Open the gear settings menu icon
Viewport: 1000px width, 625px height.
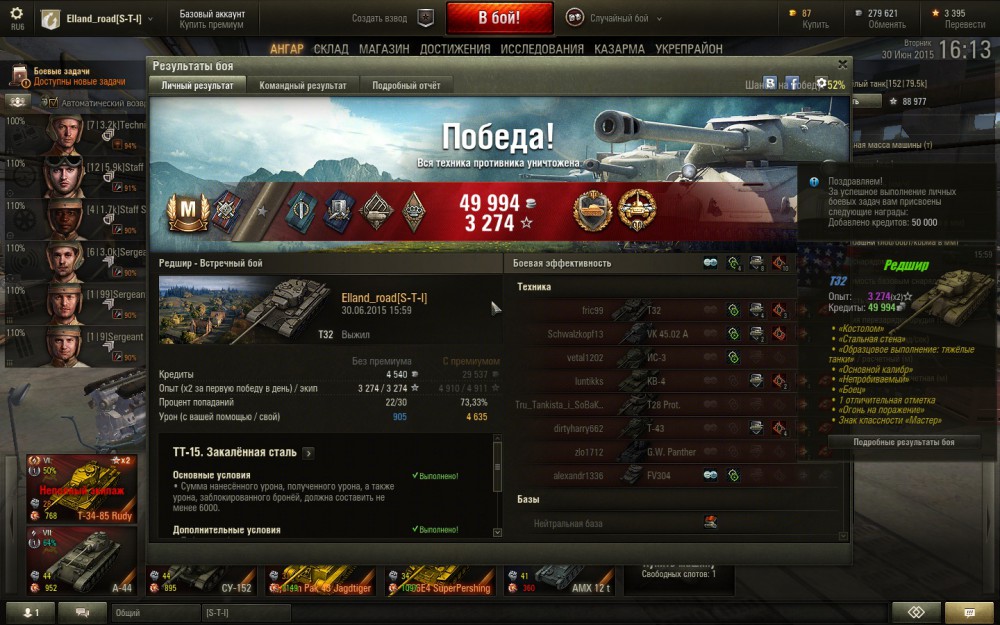pos(16,14)
